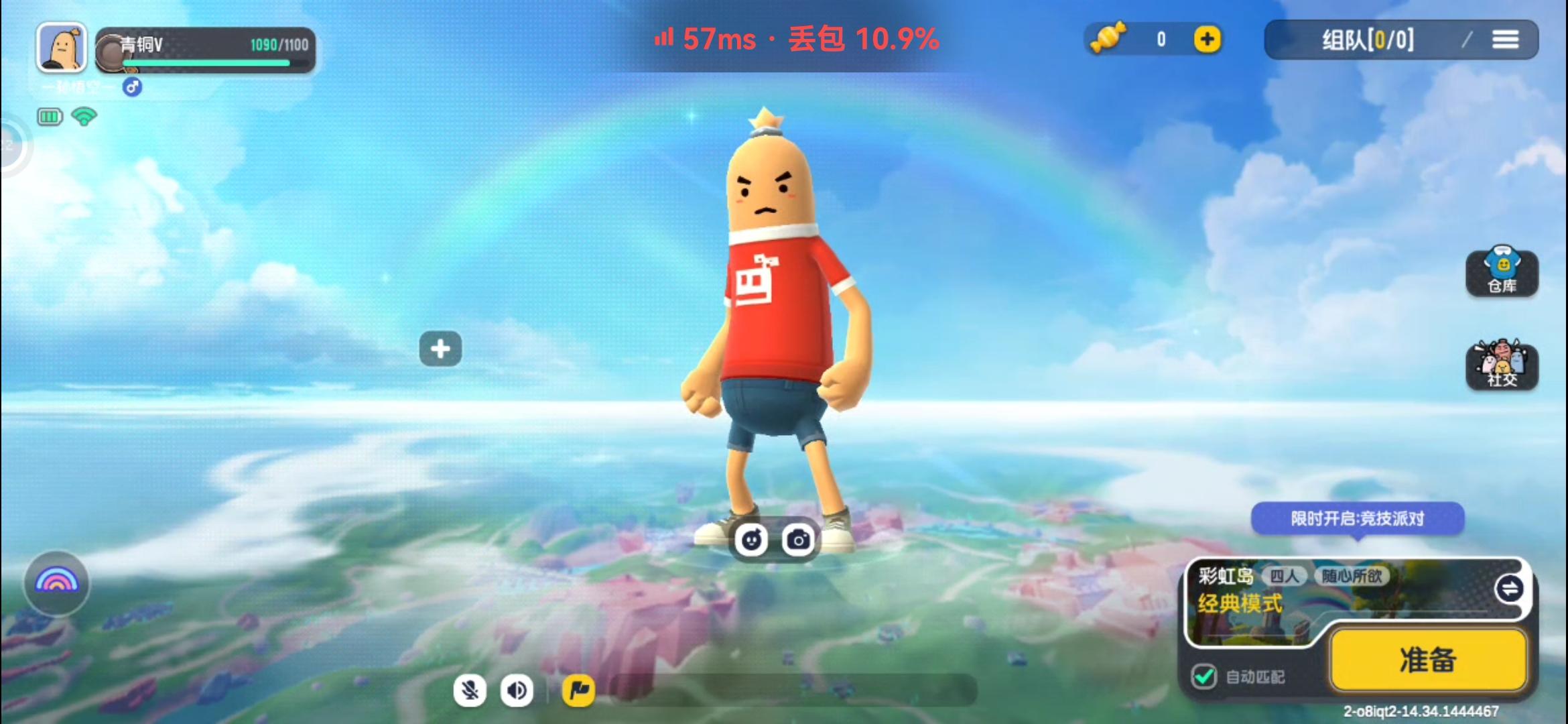Expand the plus button left of the character
1568x724 pixels.
coord(440,348)
